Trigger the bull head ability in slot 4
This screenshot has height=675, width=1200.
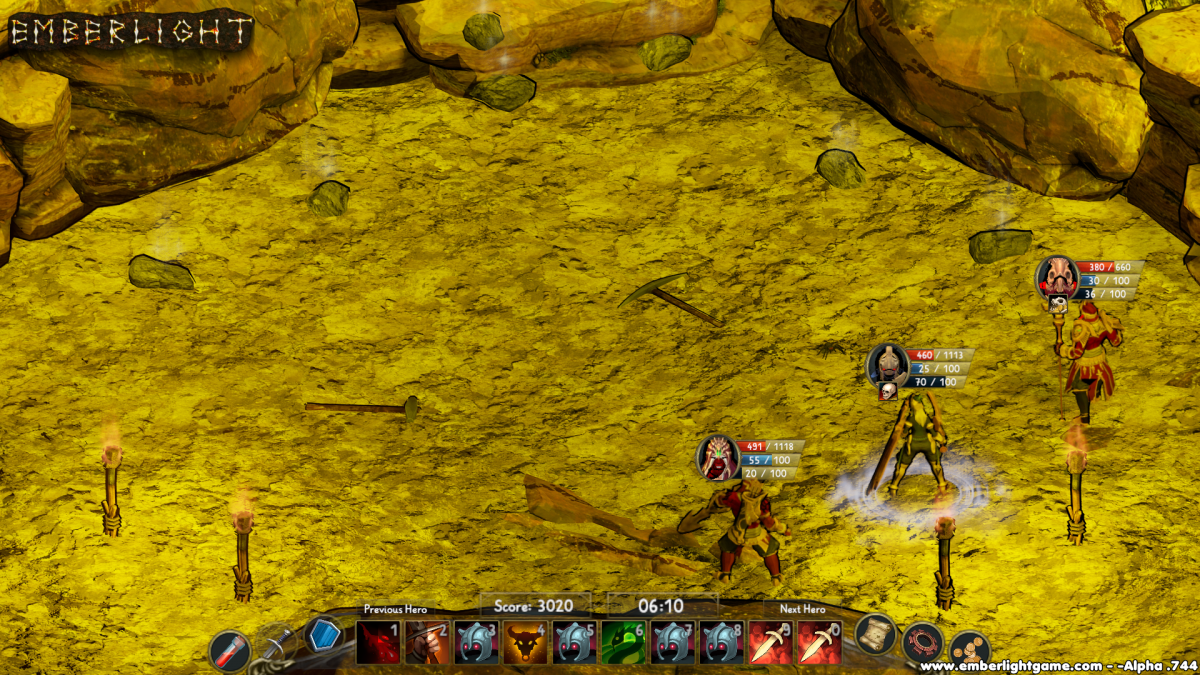(x=526, y=642)
